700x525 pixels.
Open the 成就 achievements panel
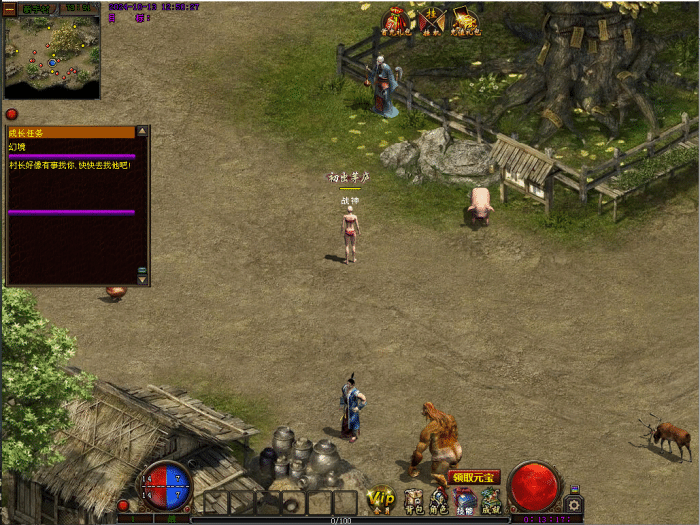[x=491, y=501]
